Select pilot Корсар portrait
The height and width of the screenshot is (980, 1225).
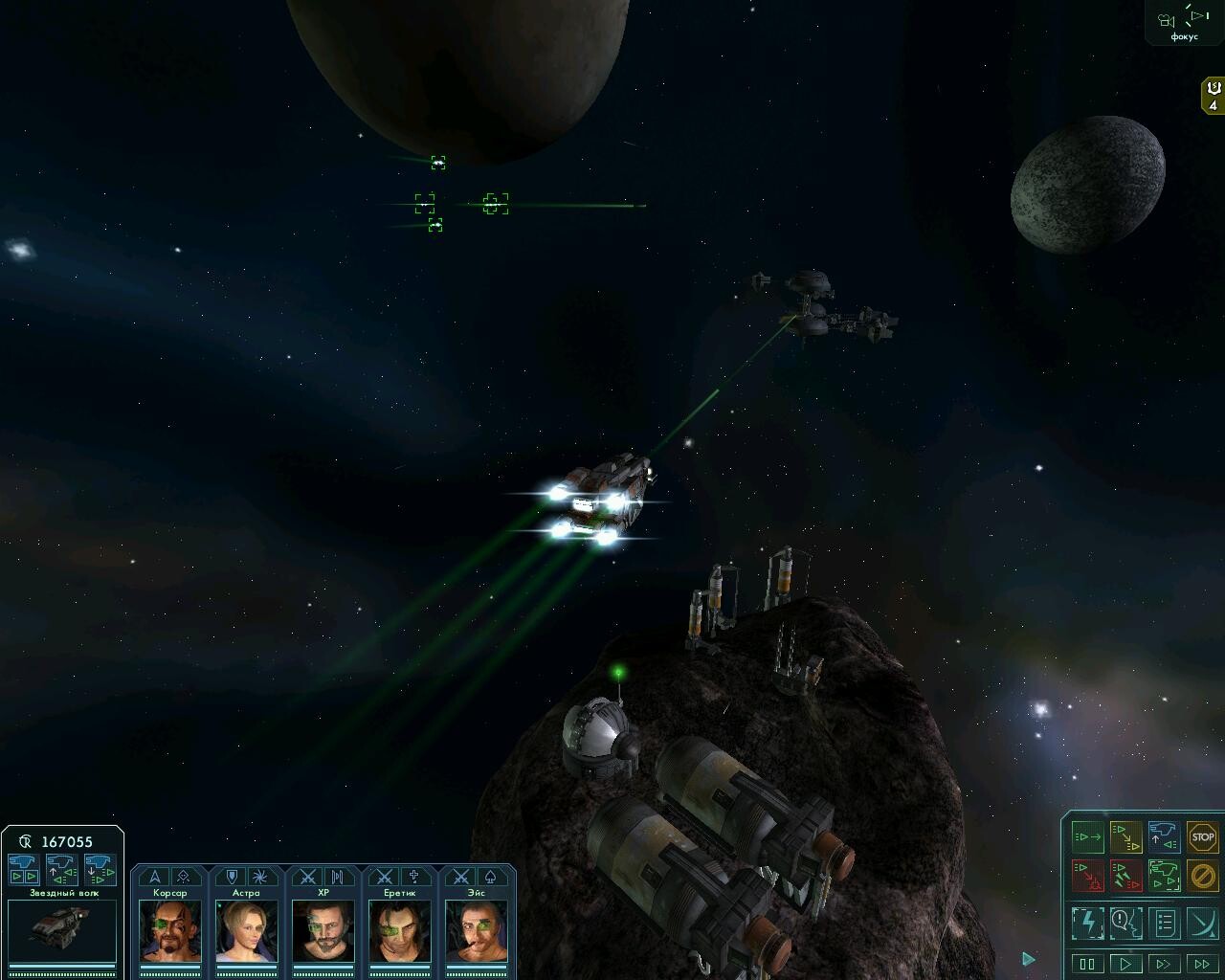(170, 930)
